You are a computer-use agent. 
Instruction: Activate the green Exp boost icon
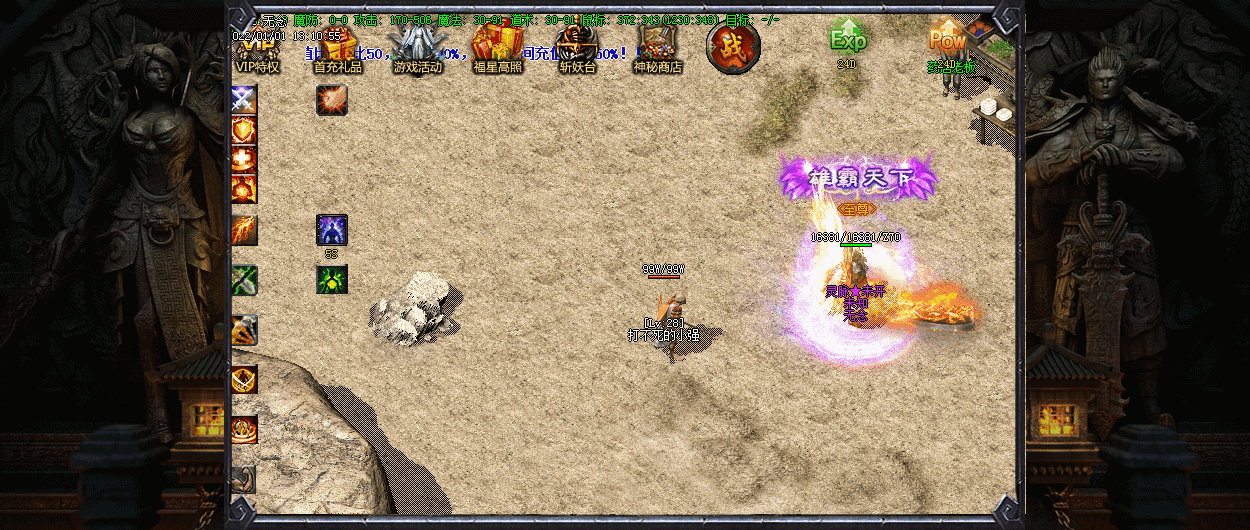(847, 40)
